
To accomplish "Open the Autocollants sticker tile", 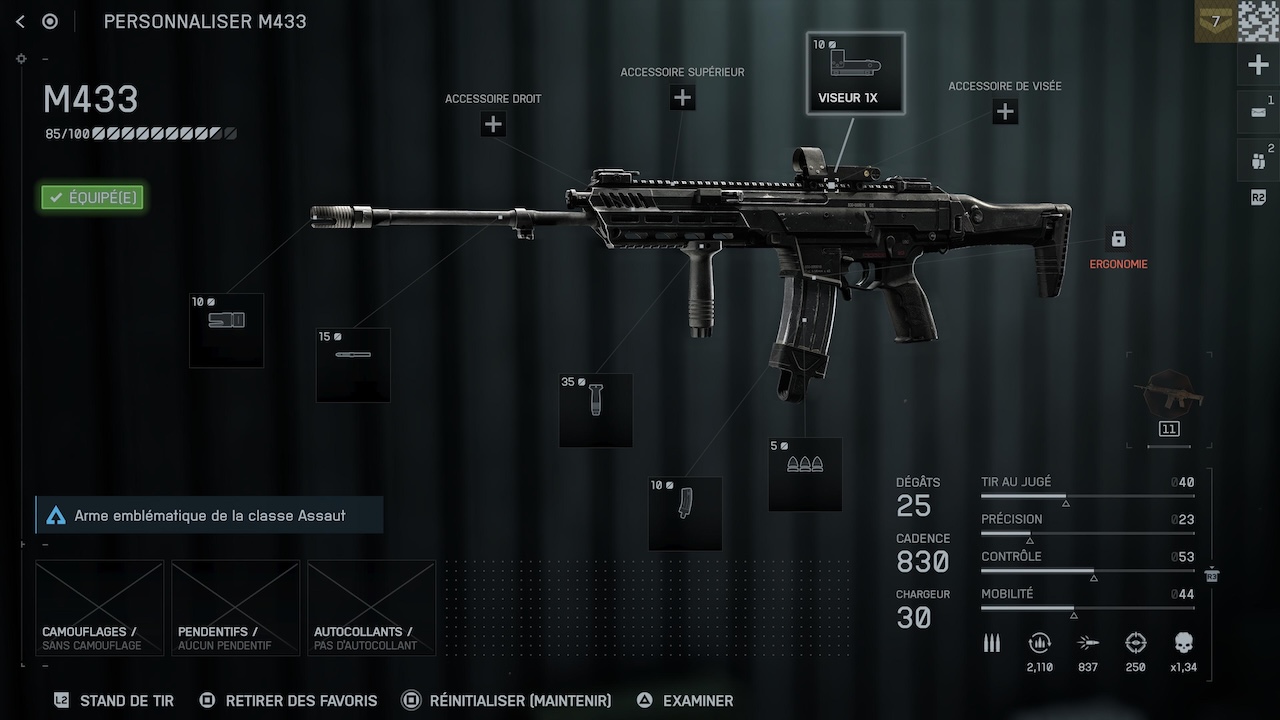I will (371, 608).
